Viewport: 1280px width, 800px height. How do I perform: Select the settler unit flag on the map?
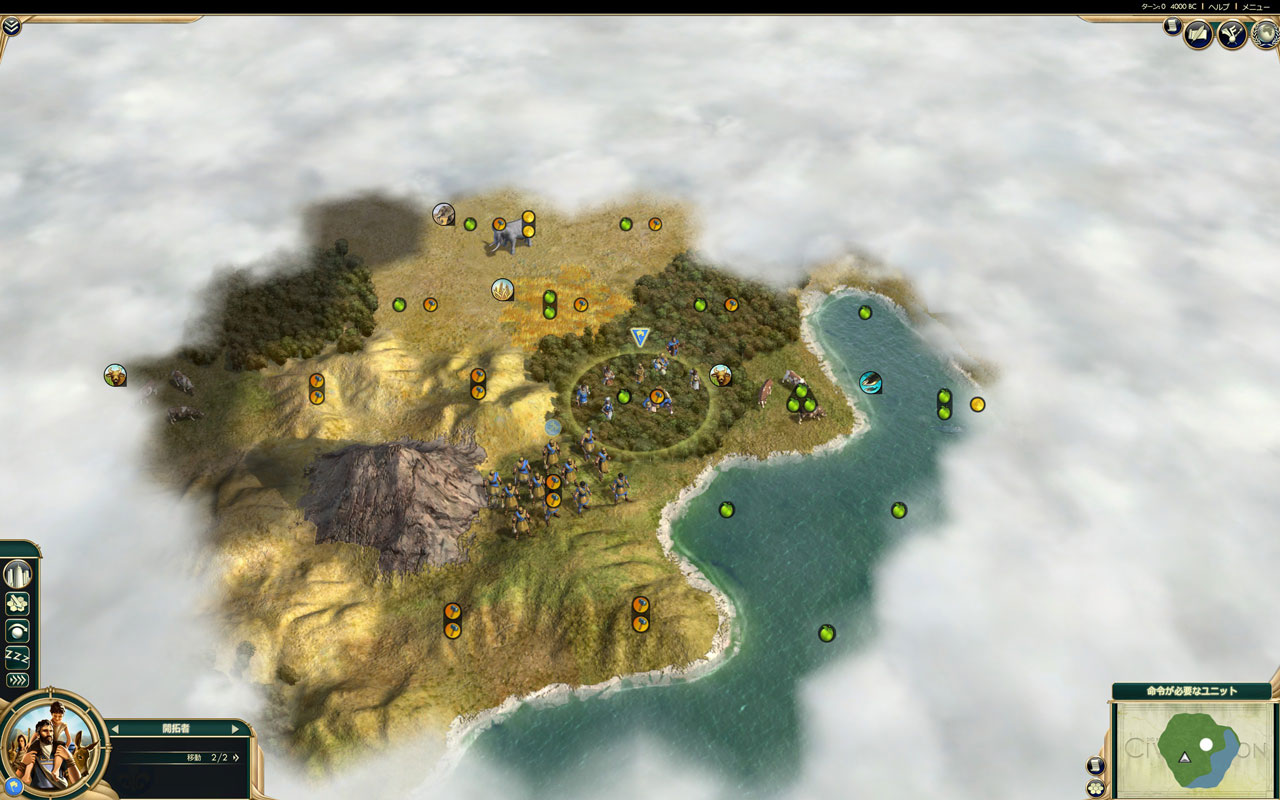tap(640, 337)
